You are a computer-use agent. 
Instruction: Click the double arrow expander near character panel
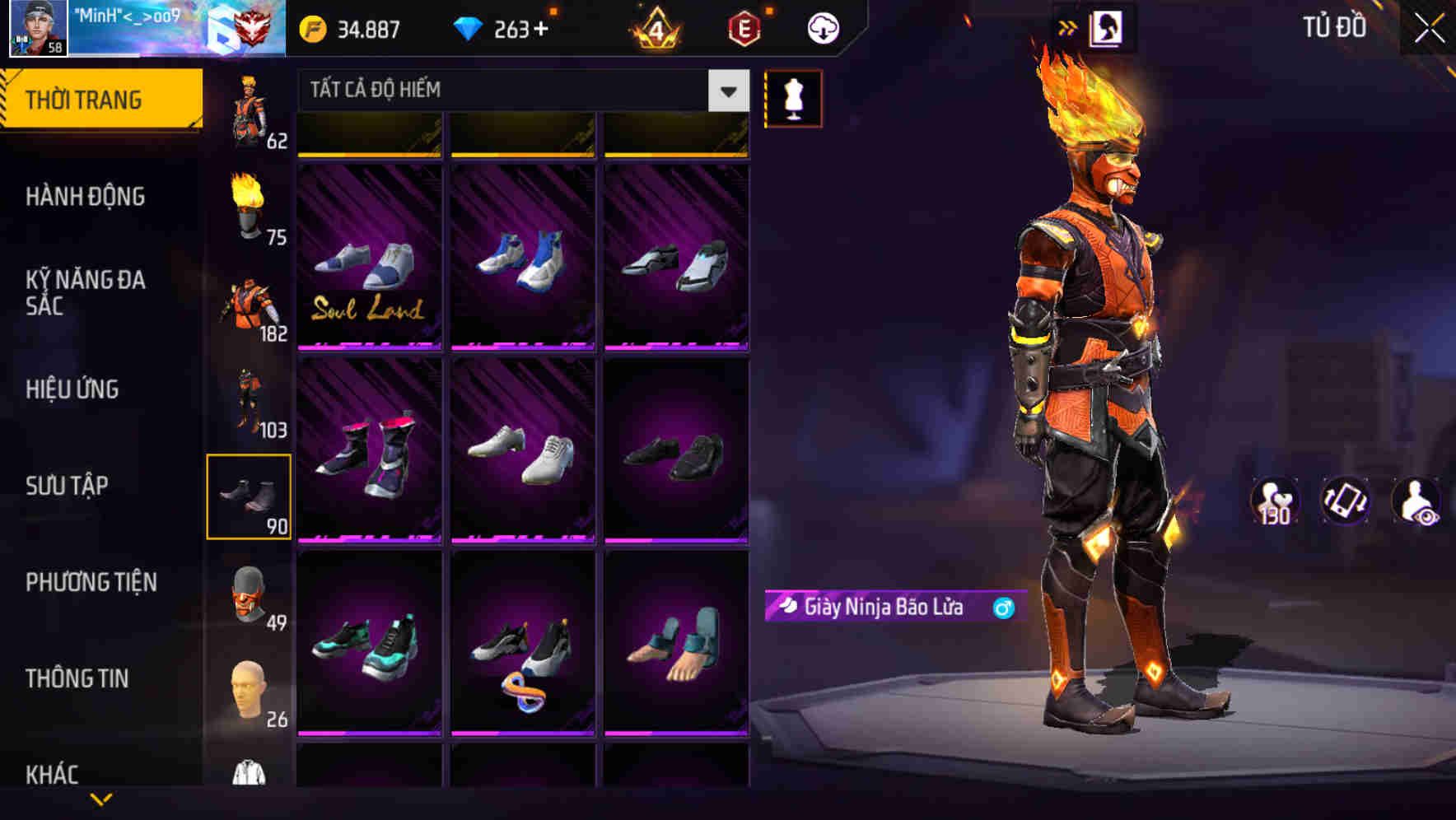click(x=1069, y=27)
